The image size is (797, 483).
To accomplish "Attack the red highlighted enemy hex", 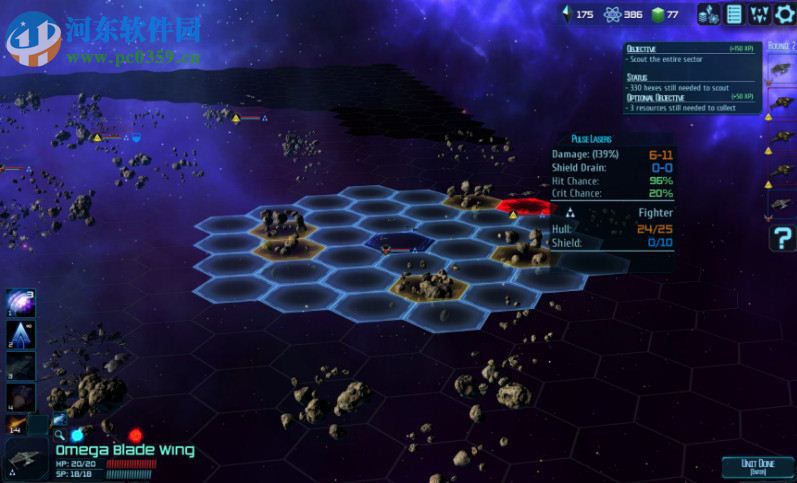I will pos(525,207).
